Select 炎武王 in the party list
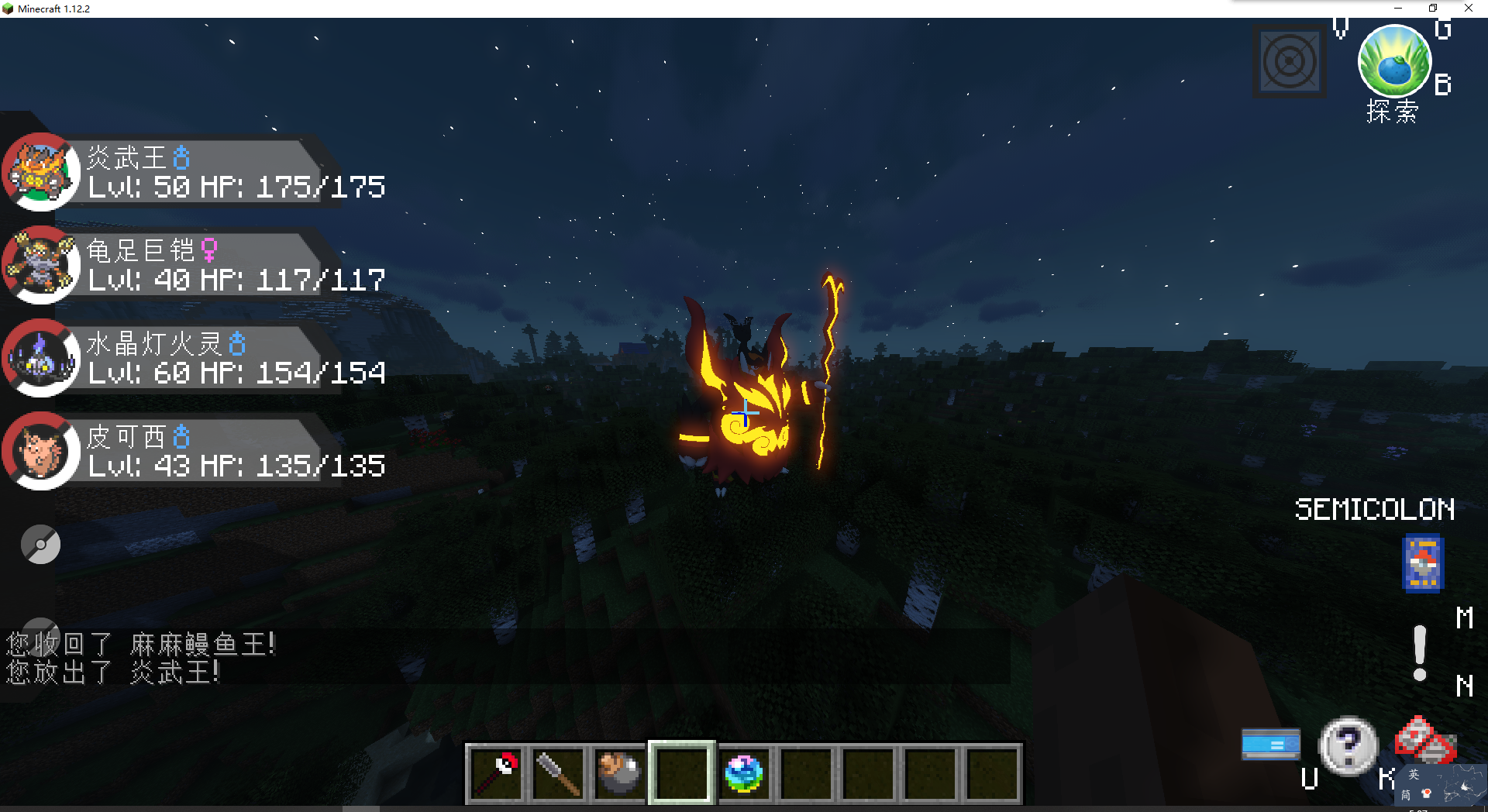1488x812 pixels. pyautogui.click(x=194, y=172)
